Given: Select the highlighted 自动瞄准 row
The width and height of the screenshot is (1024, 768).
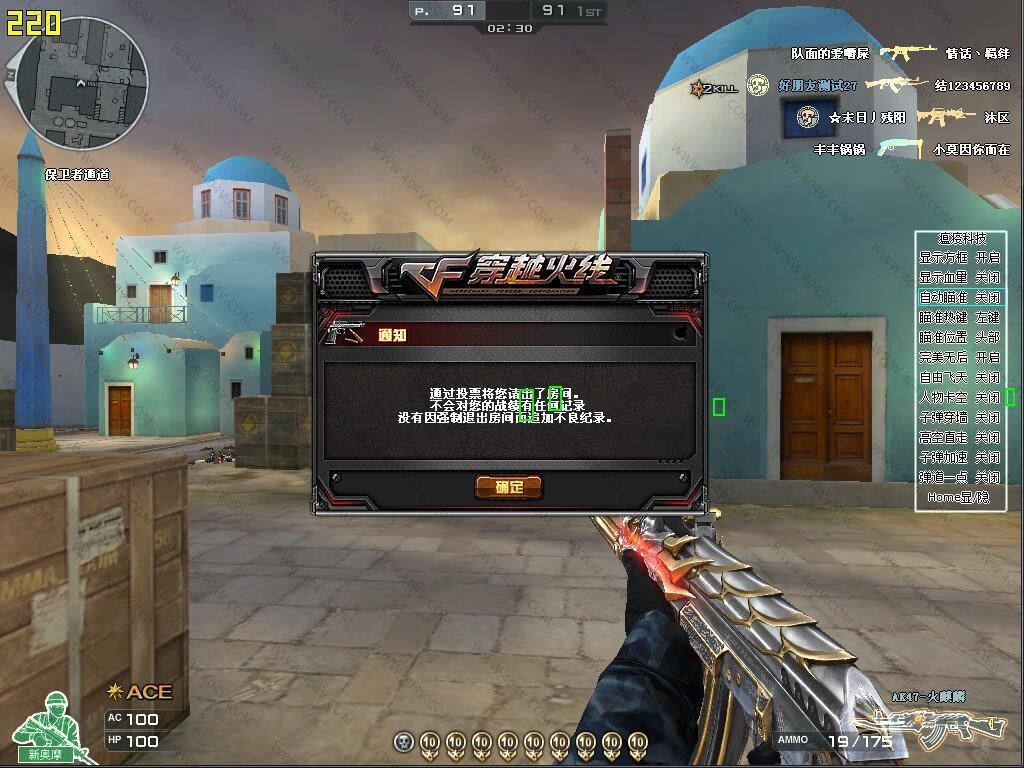Looking at the screenshot, I should (x=959, y=297).
